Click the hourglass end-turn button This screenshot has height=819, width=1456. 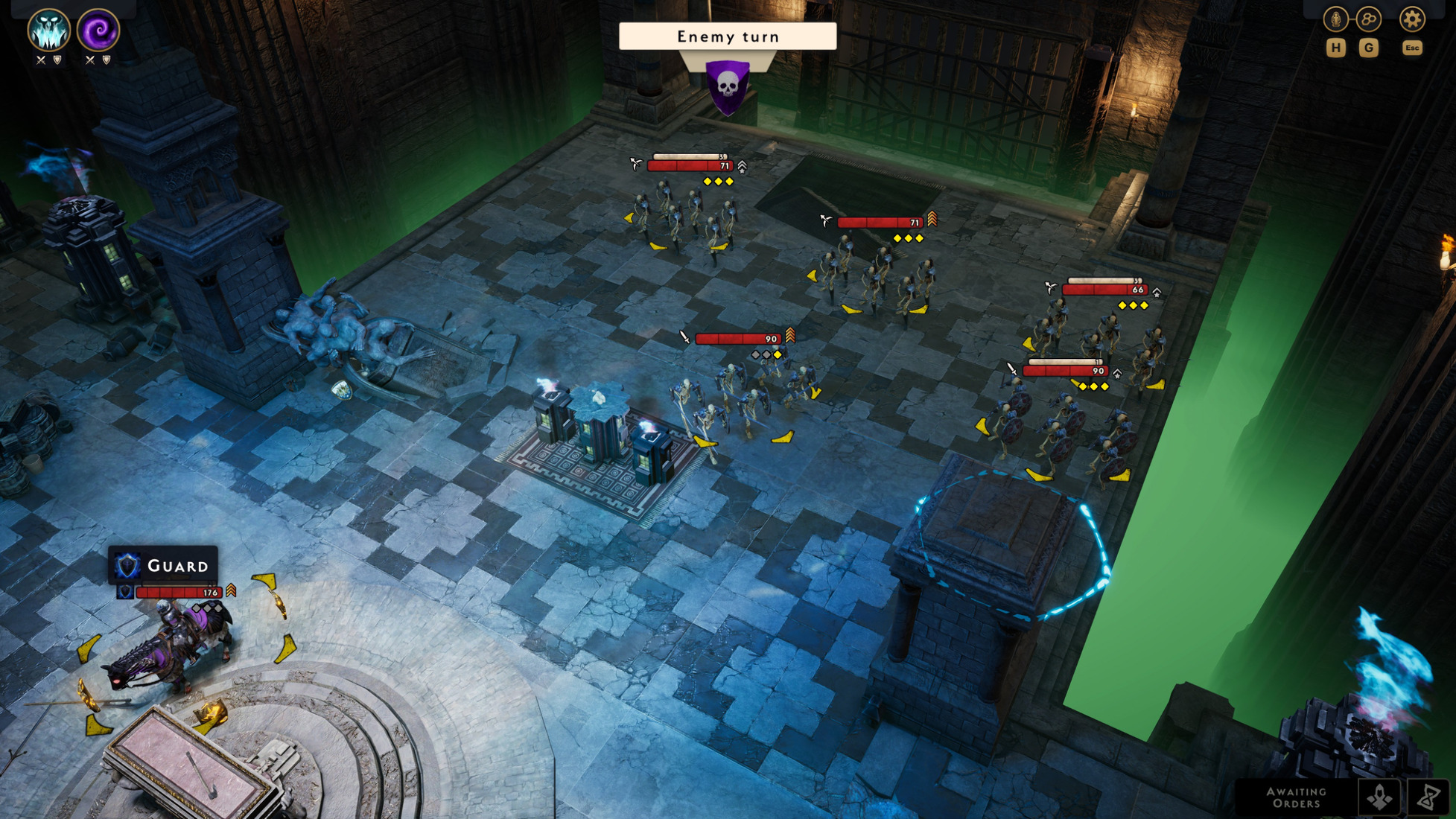point(1428,797)
